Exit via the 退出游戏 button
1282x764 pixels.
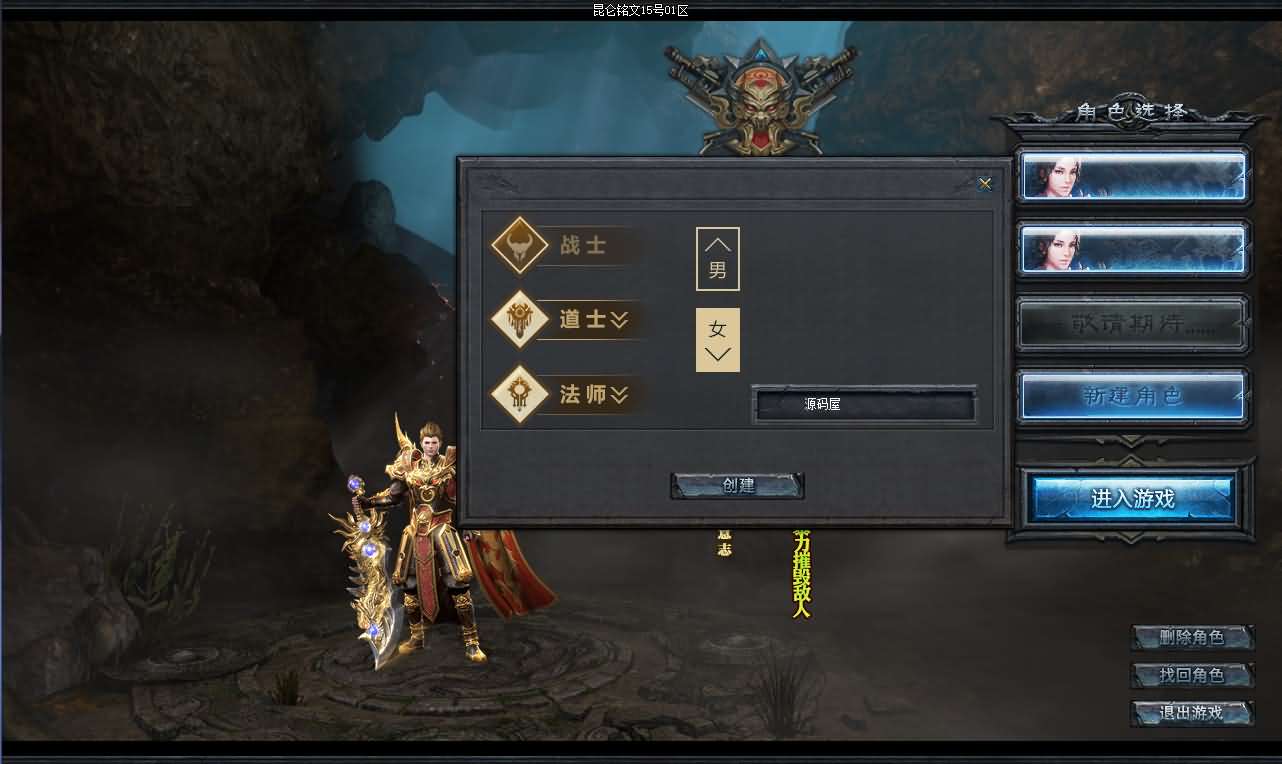(1192, 713)
